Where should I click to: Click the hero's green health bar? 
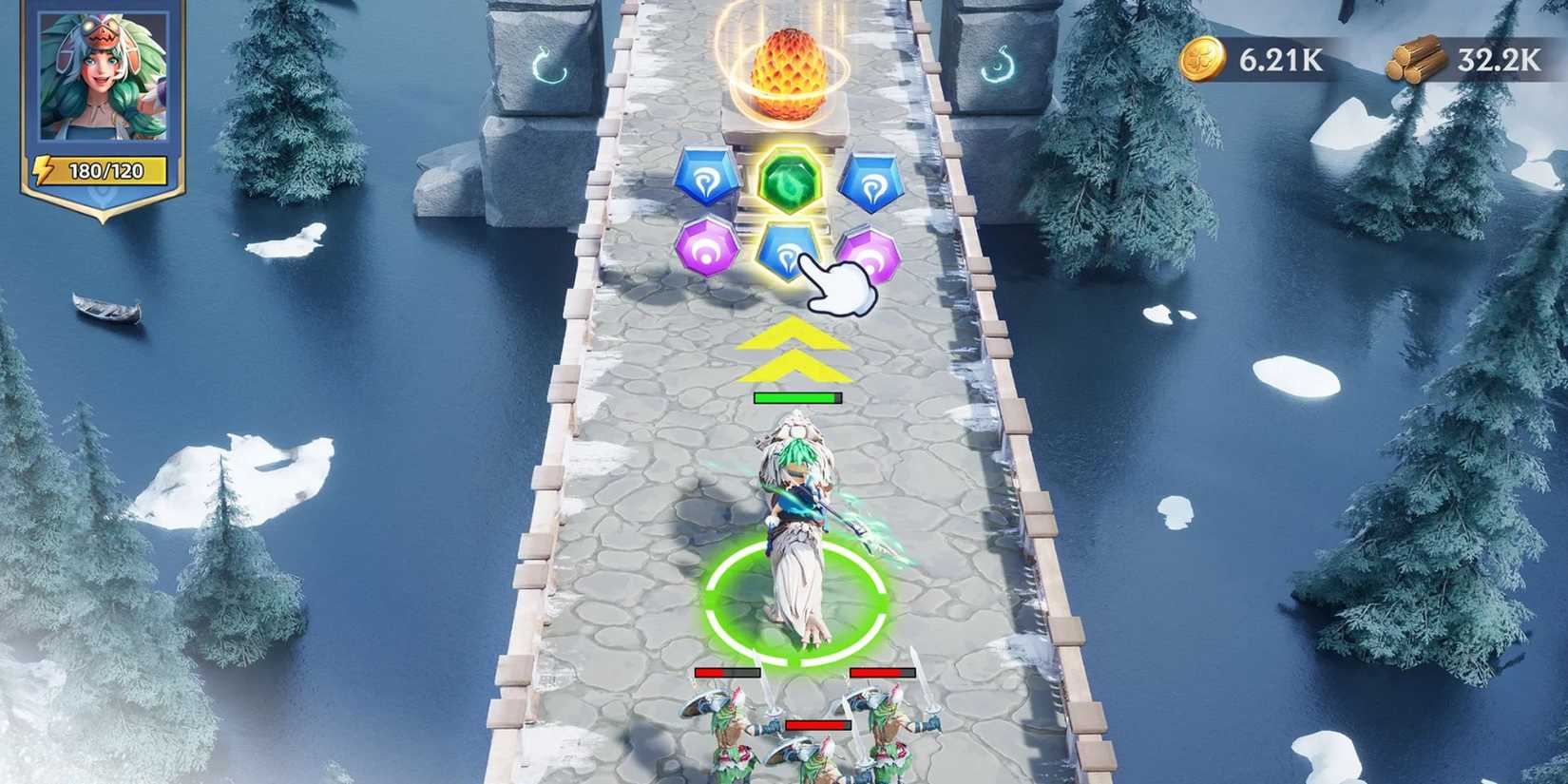coord(798,397)
